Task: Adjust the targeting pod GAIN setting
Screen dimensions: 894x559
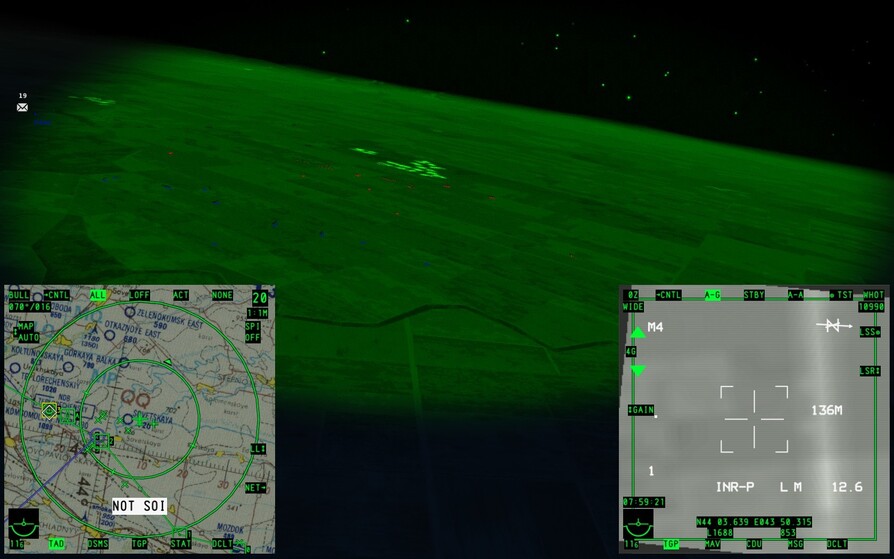Action: [x=640, y=410]
